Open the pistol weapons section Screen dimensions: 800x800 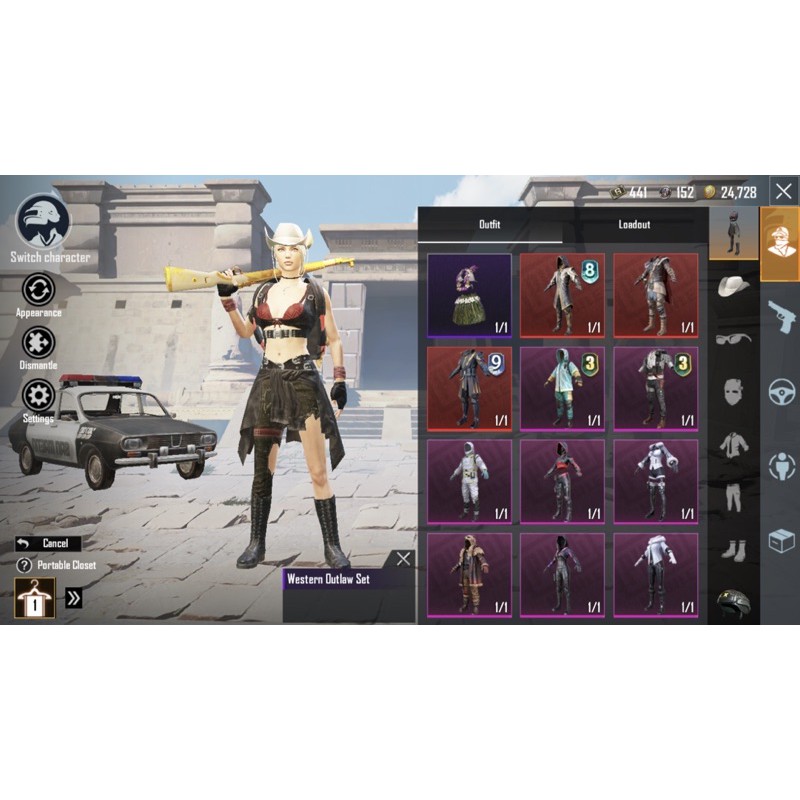click(x=780, y=316)
